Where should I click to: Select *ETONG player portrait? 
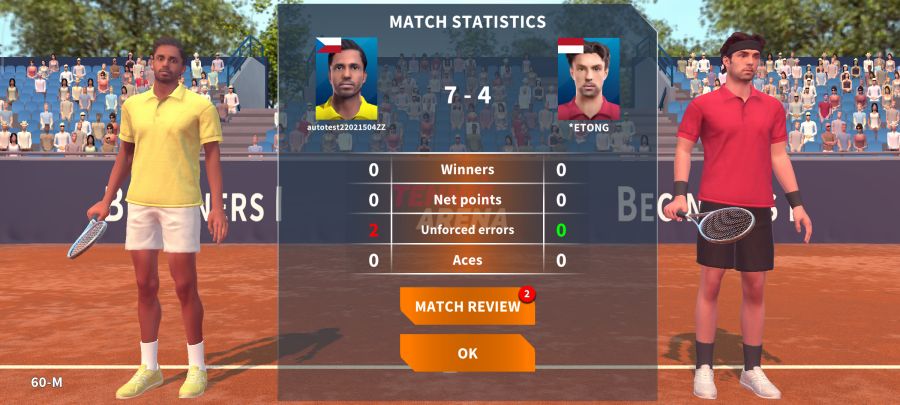pyautogui.click(x=588, y=79)
